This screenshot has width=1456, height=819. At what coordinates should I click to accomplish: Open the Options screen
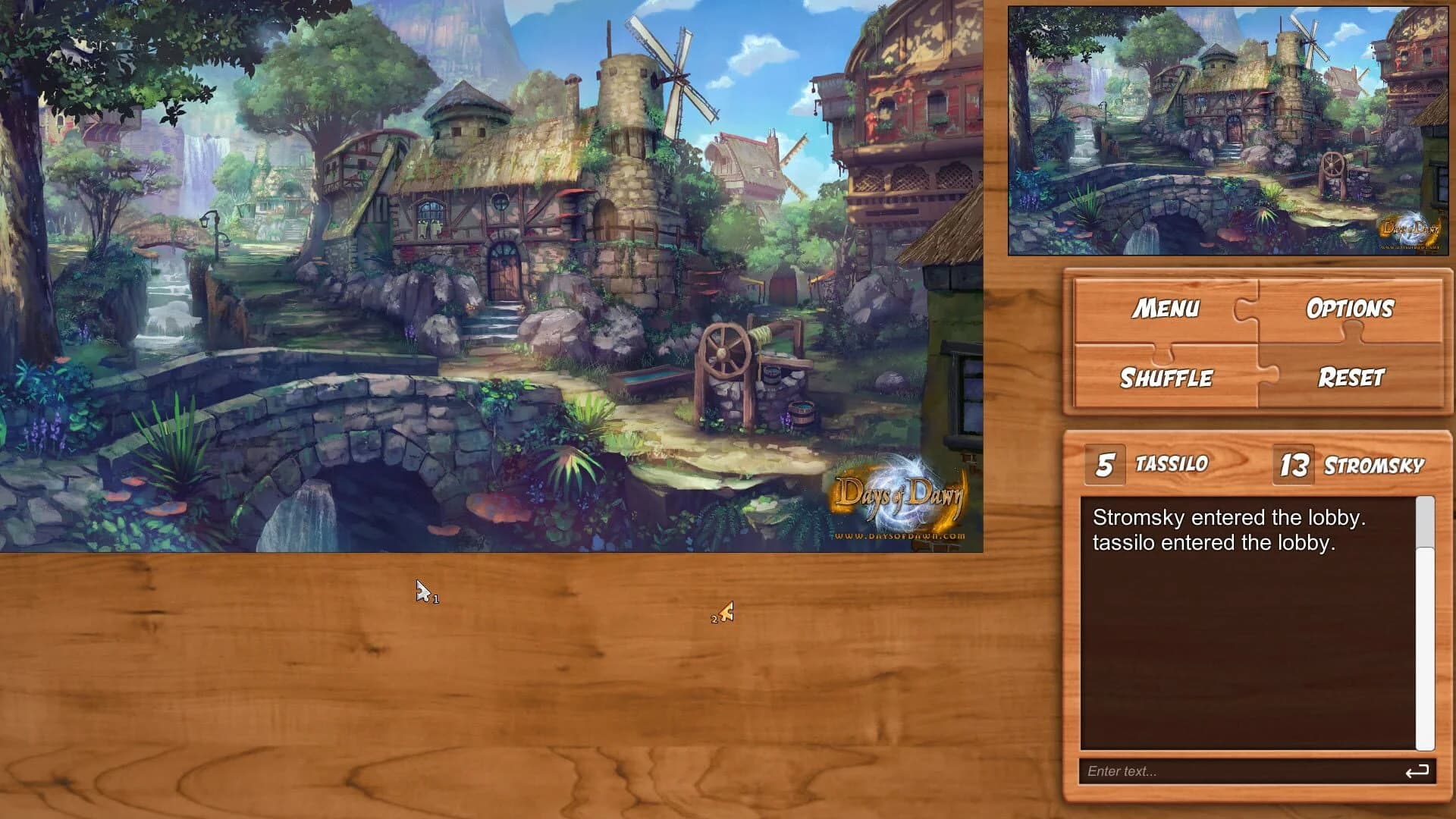[1350, 308]
